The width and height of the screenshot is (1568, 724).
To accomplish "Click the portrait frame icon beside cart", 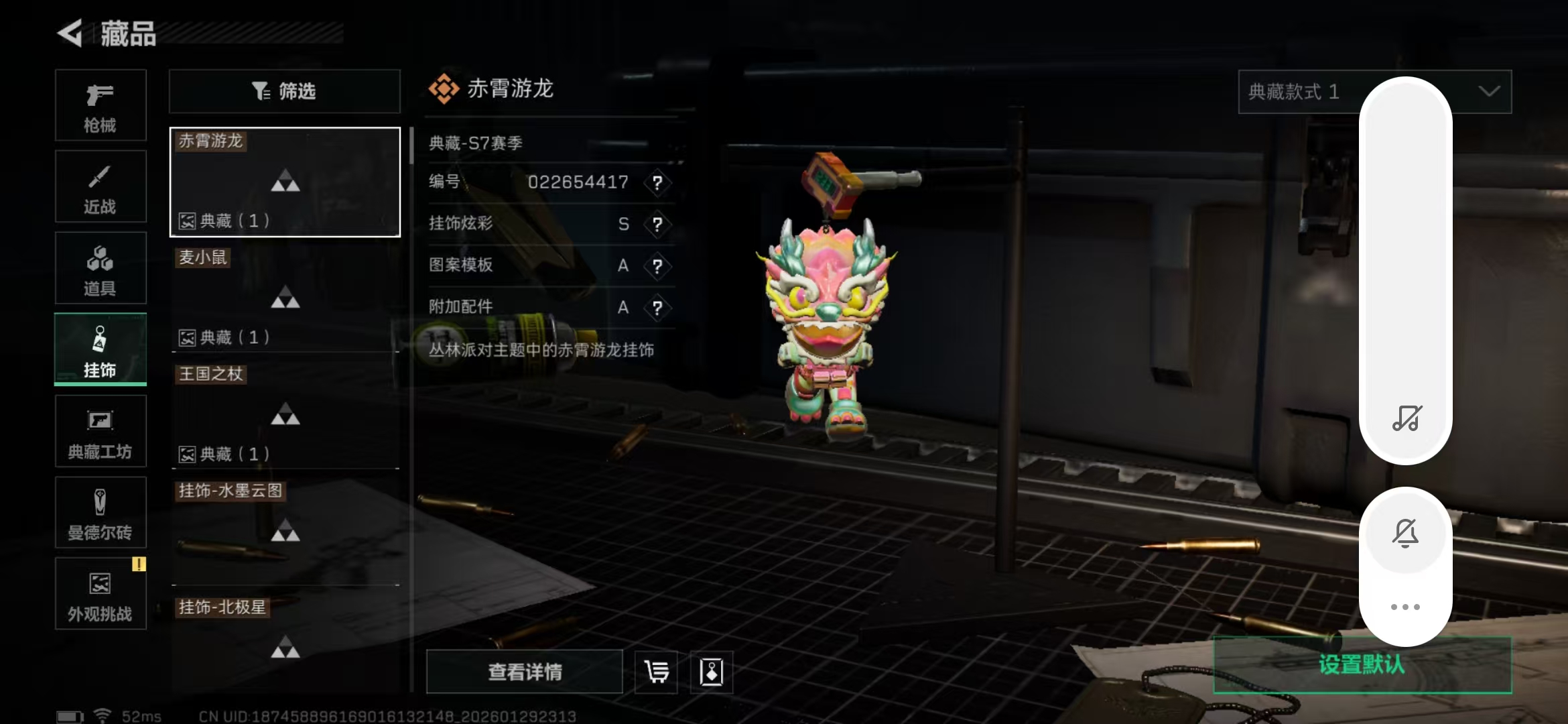I will click(712, 671).
